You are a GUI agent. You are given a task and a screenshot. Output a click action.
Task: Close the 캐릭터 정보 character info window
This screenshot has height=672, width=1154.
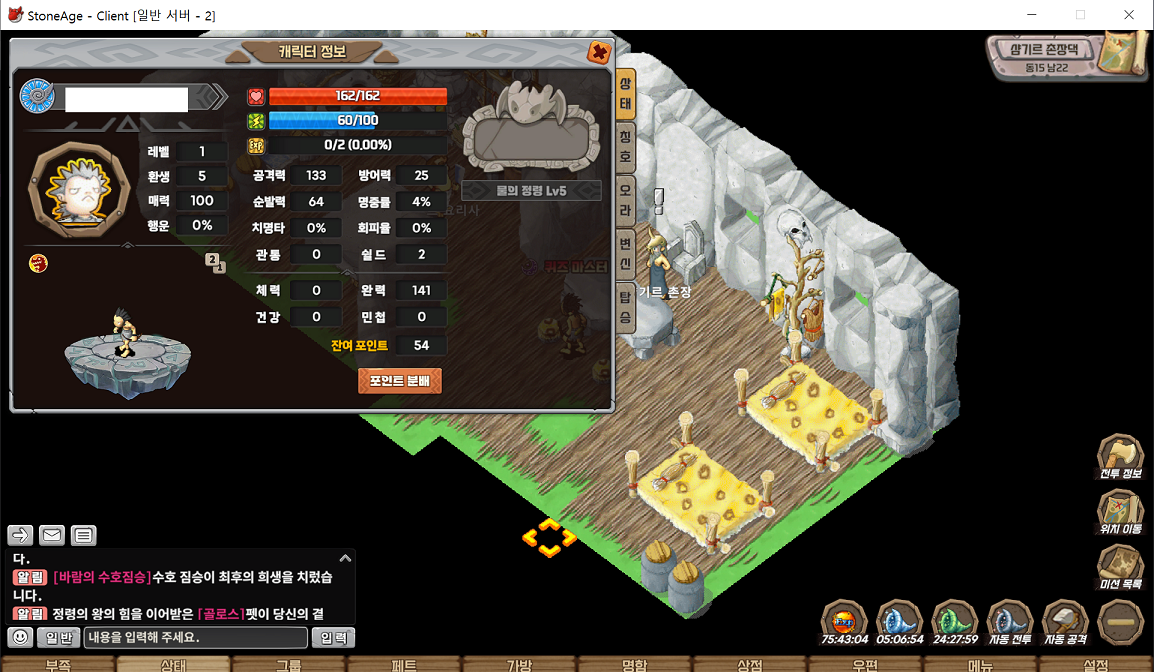(x=599, y=52)
